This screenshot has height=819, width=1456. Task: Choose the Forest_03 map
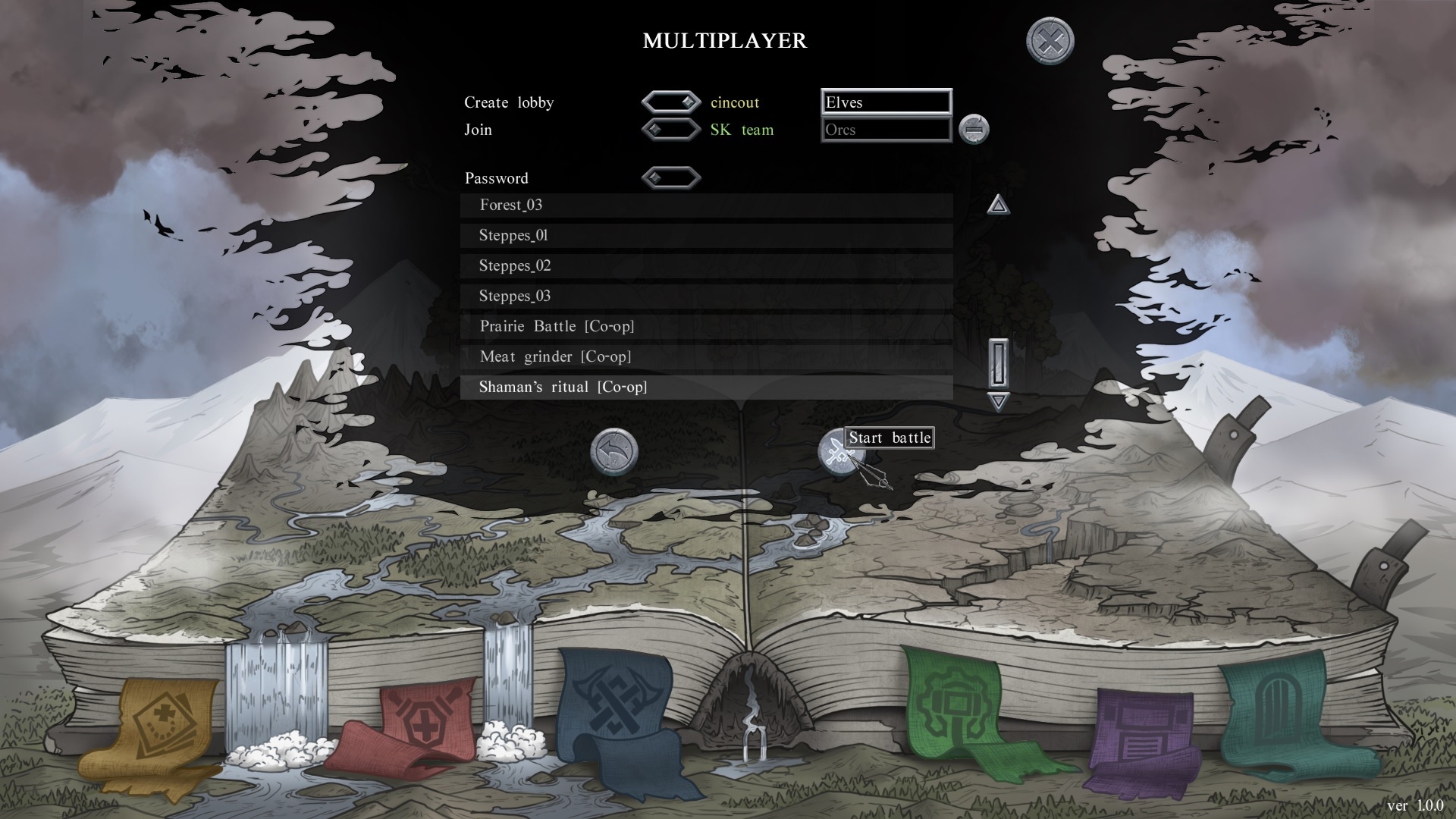click(x=705, y=206)
